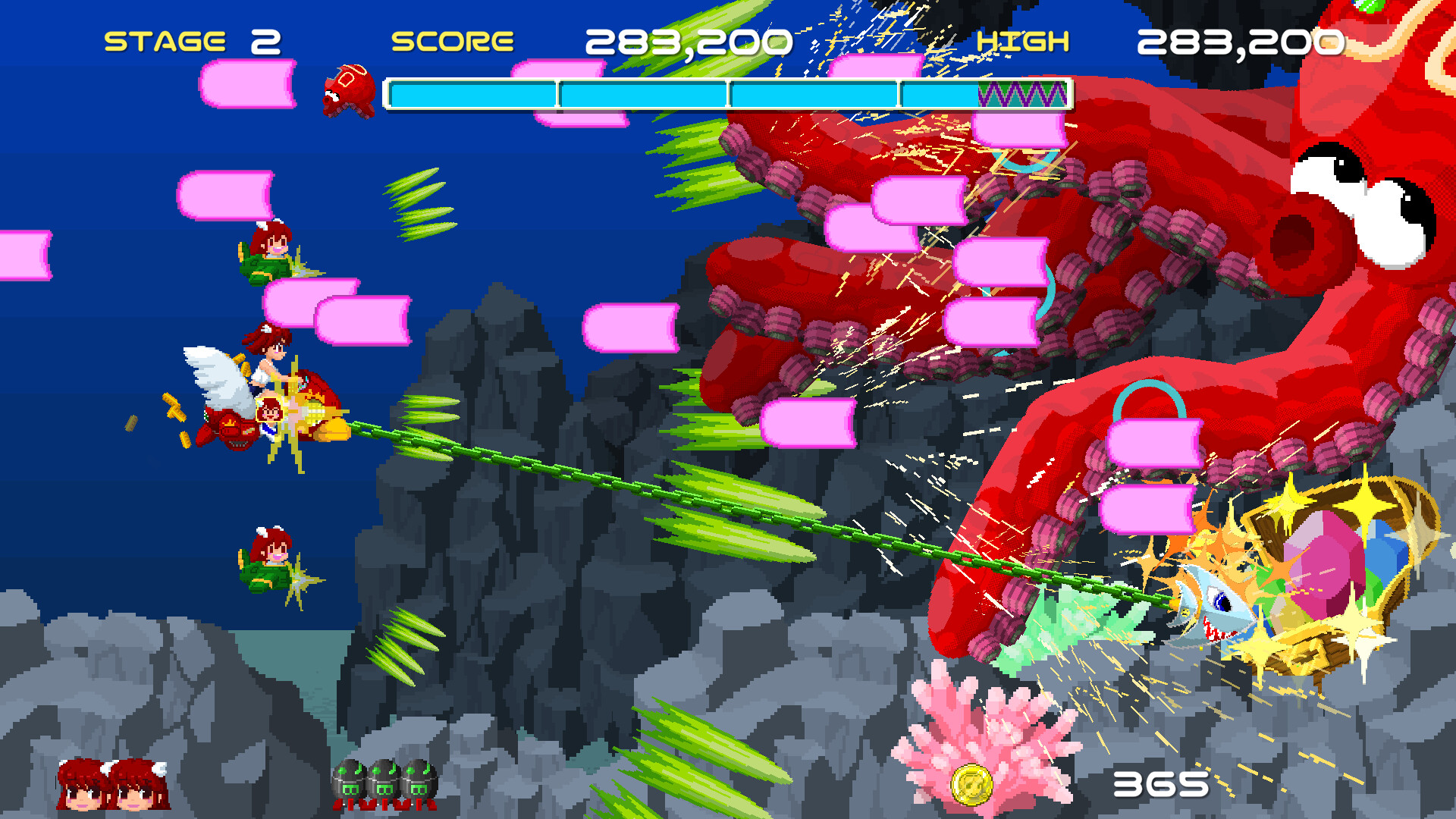The image size is (1456, 819).
Task: Click the depleted segment of the boss health bar
Action: 1024,95
